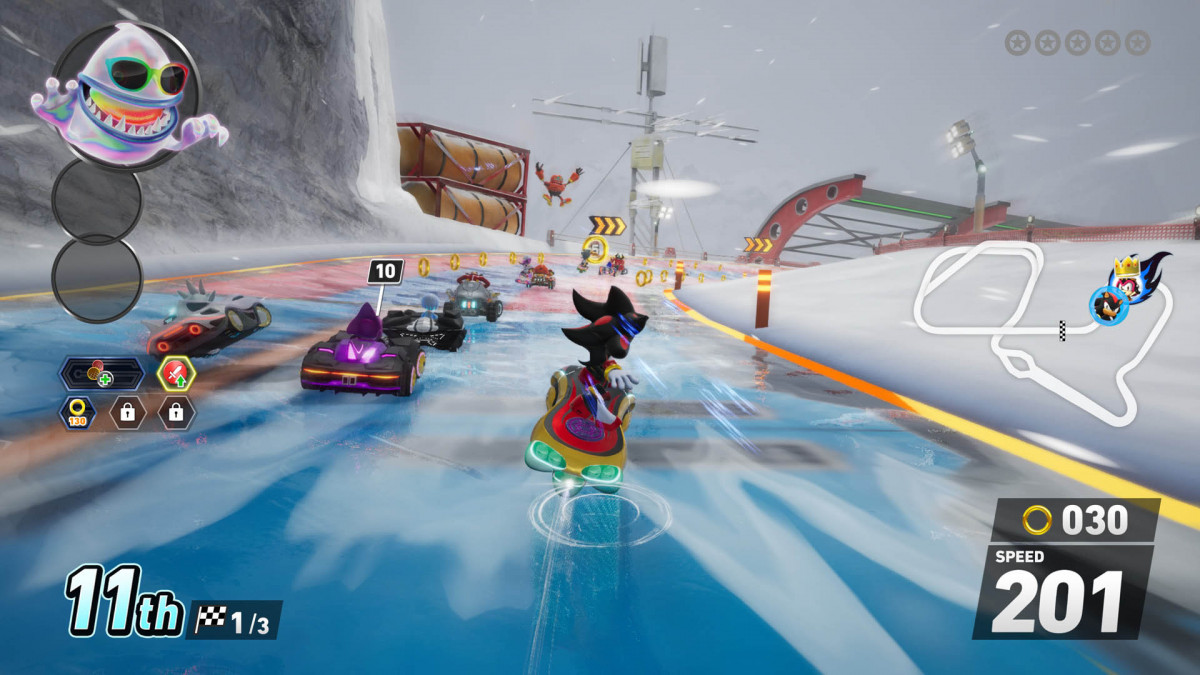The image size is (1200, 675).
Task: Open the track minimap
Action: click(x=1040, y=330)
